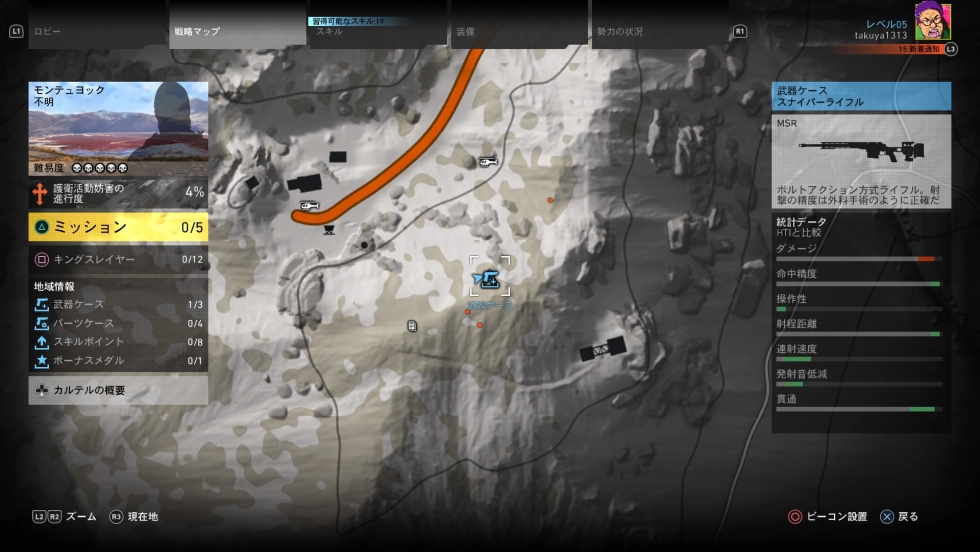The height and width of the screenshot is (552, 980).
Task: Choose the 武器ケース region info row
Action: click(118, 304)
